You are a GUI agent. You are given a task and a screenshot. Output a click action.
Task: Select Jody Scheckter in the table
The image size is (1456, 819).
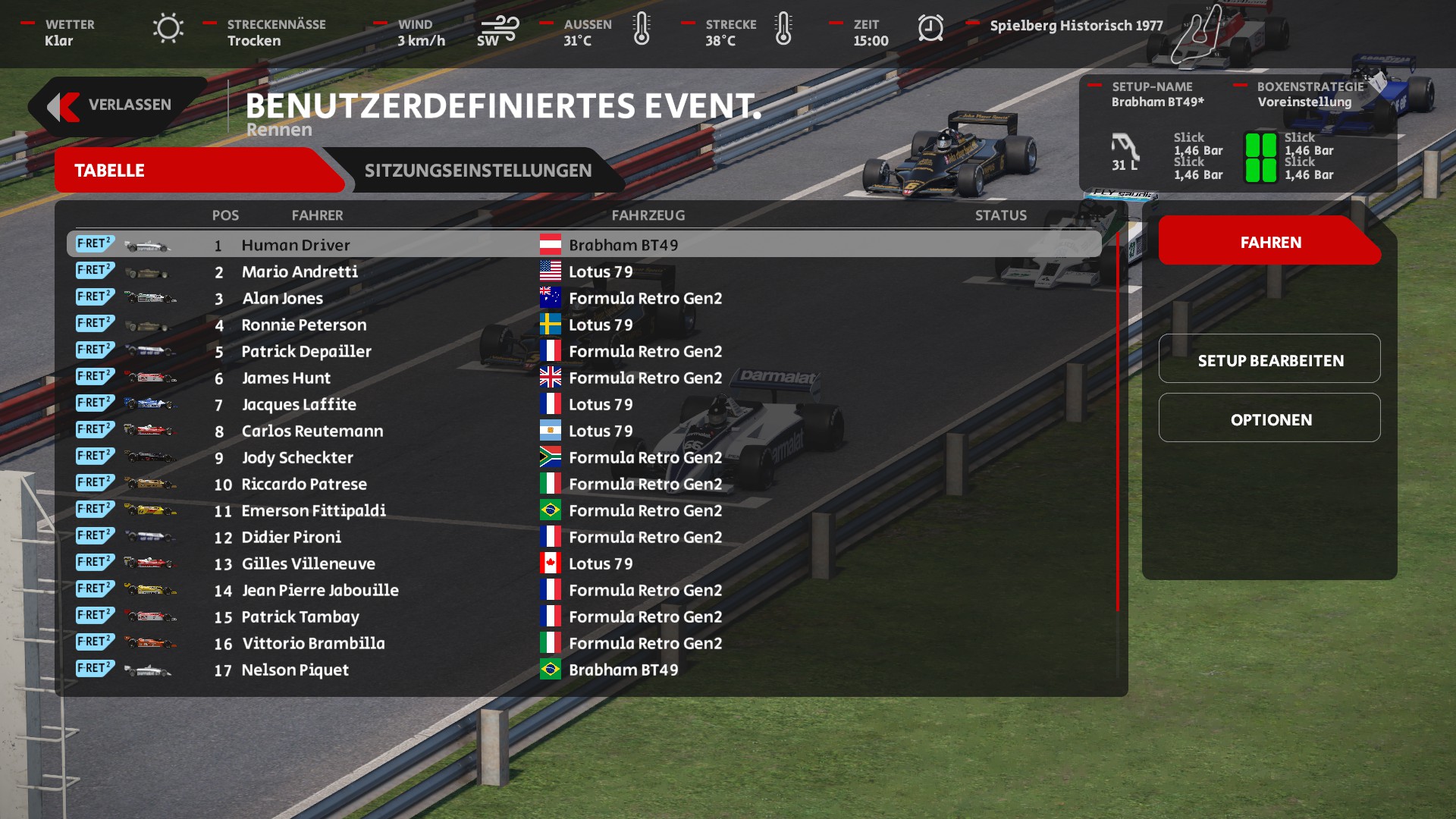tap(297, 457)
